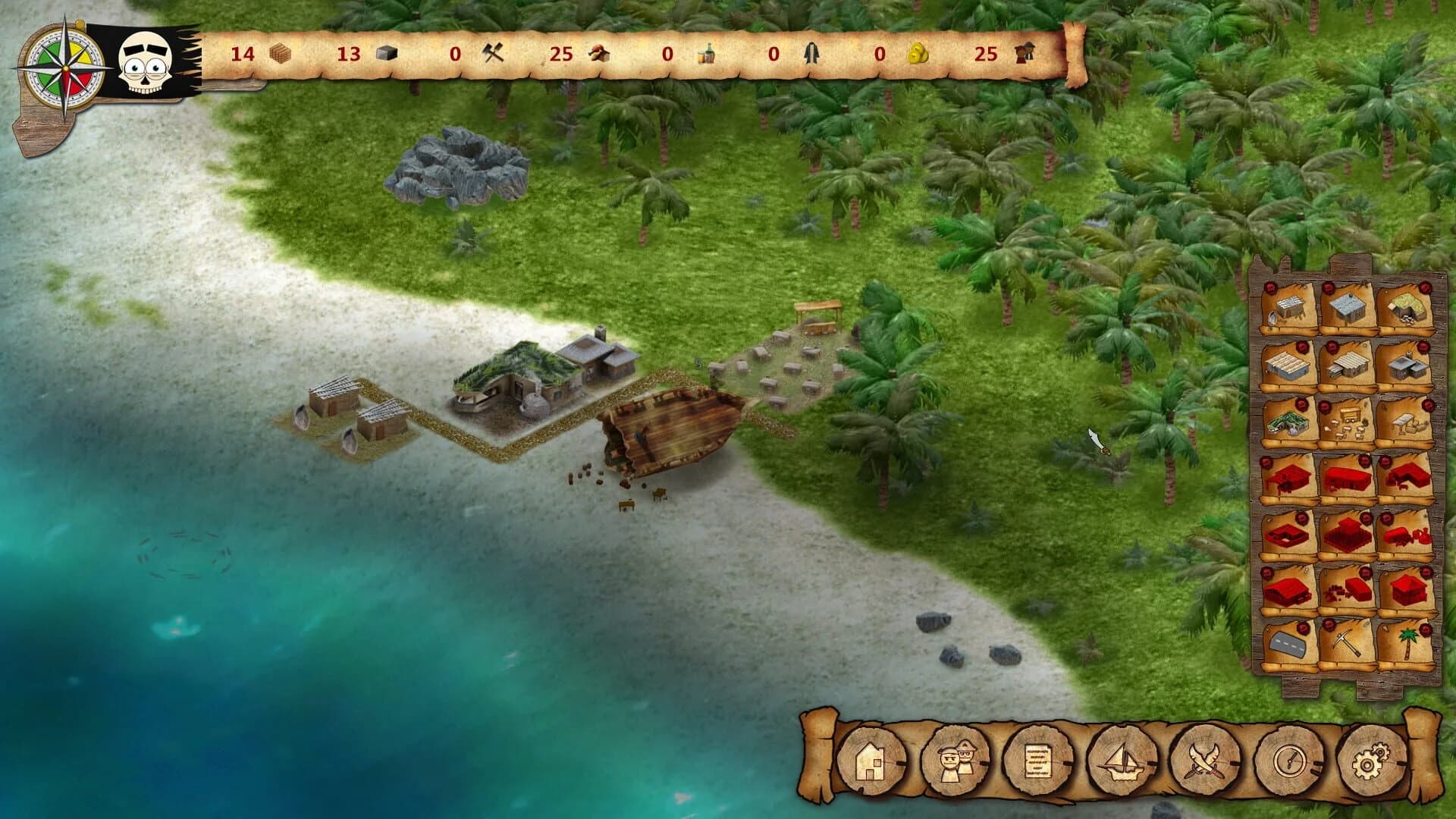
Task: Pick the mine entrance building option
Action: (x=1407, y=306)
